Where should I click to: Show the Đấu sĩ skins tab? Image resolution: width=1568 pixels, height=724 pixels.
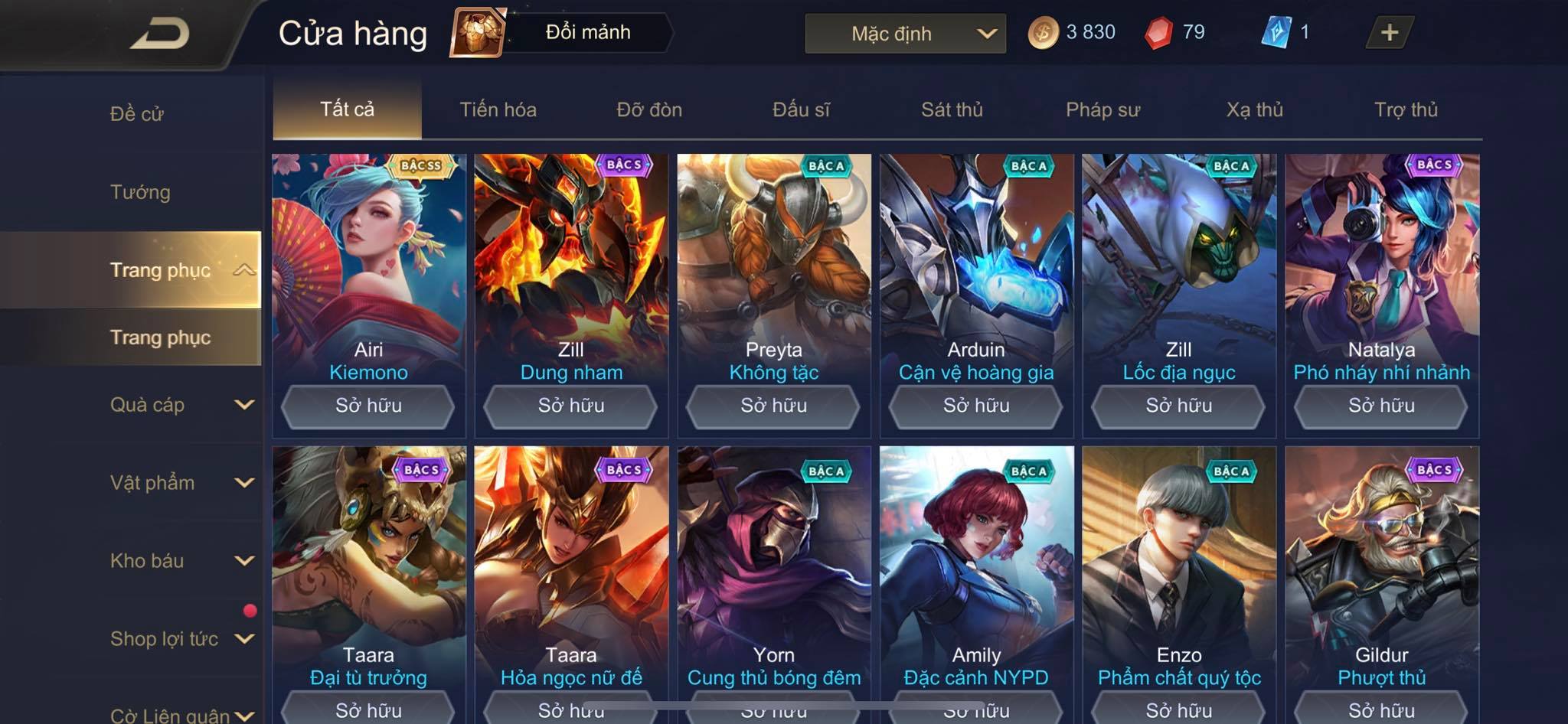[801, 109]
